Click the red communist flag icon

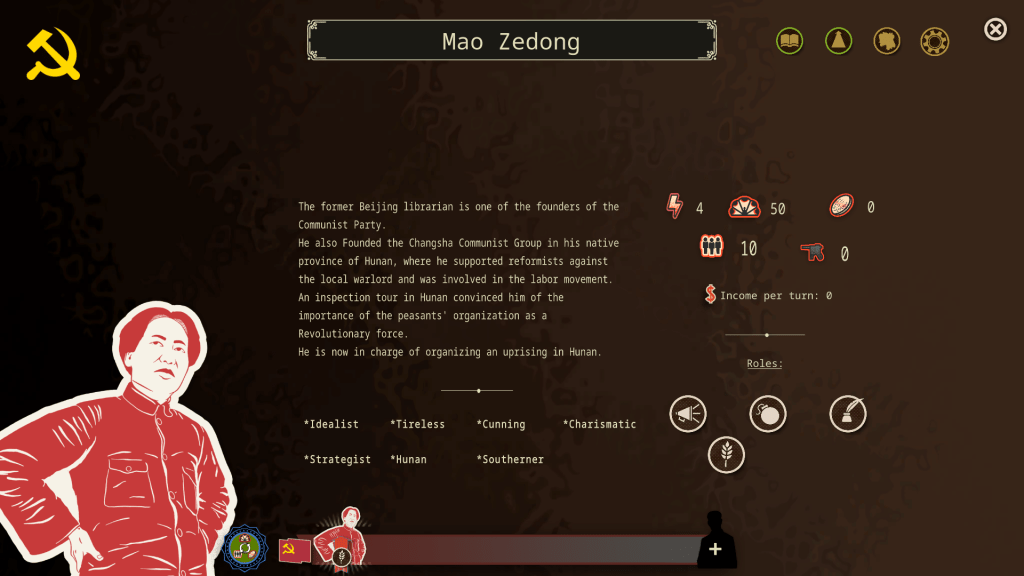click(x=294, y=550)
